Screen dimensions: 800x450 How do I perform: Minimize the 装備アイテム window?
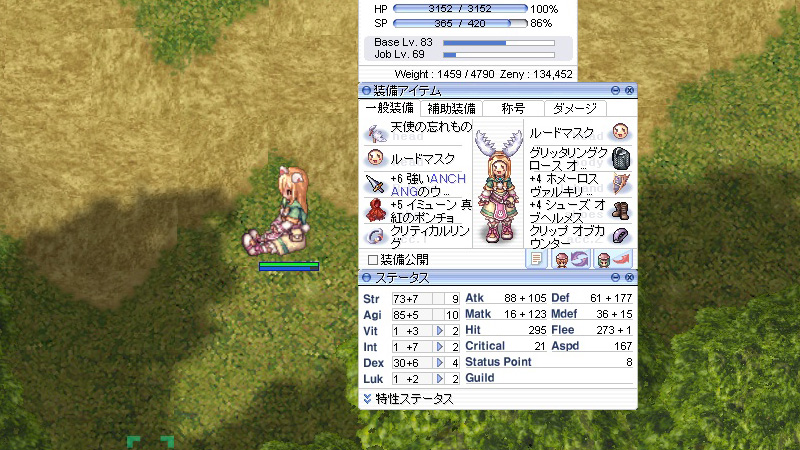pos(617,91)
